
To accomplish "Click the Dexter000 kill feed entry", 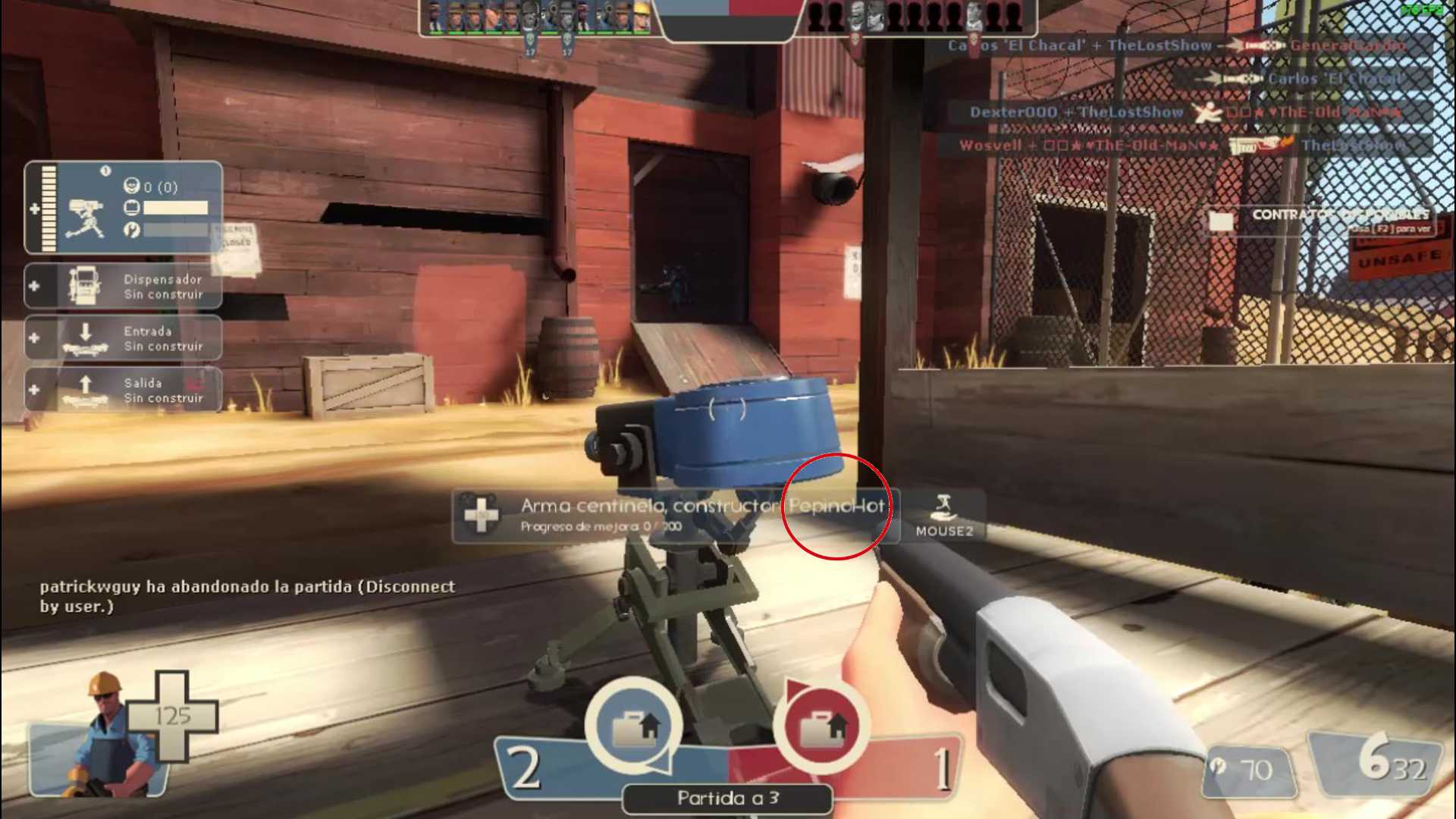I will [1185, 112].
